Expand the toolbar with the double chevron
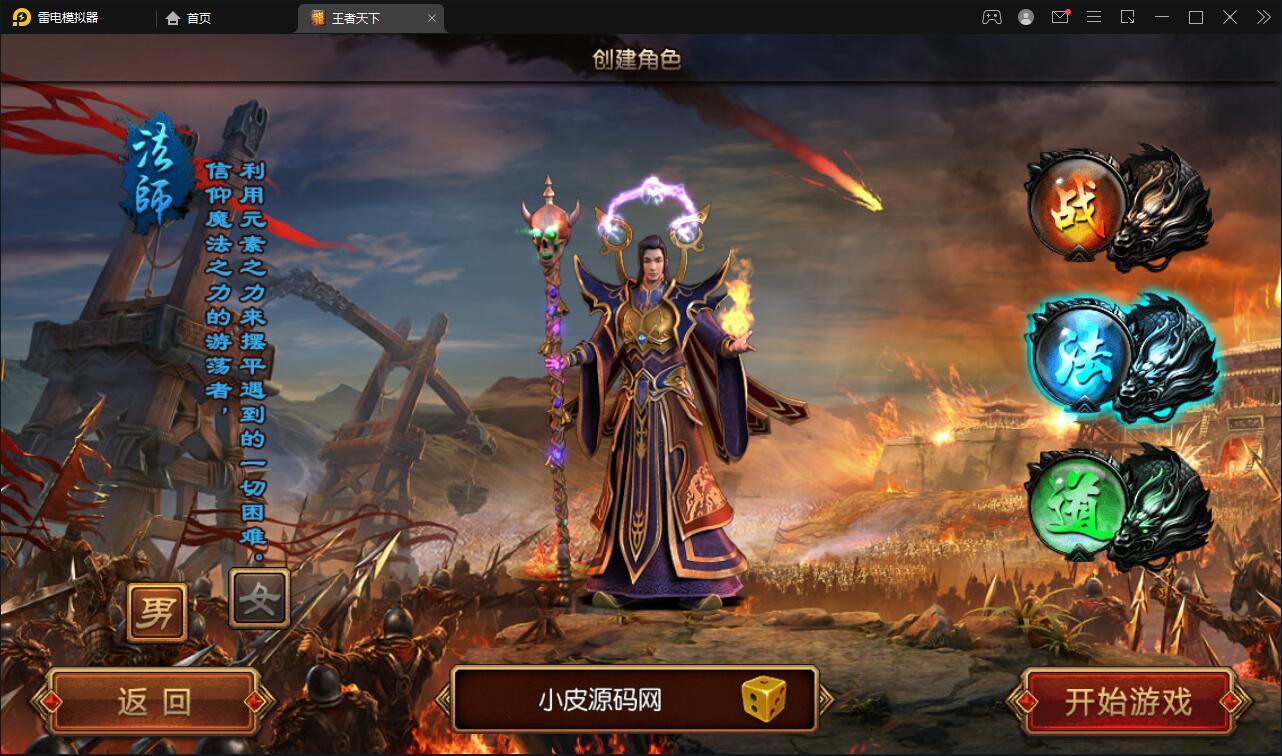This screenshot has width=1282, height=756. (1263, 17)
